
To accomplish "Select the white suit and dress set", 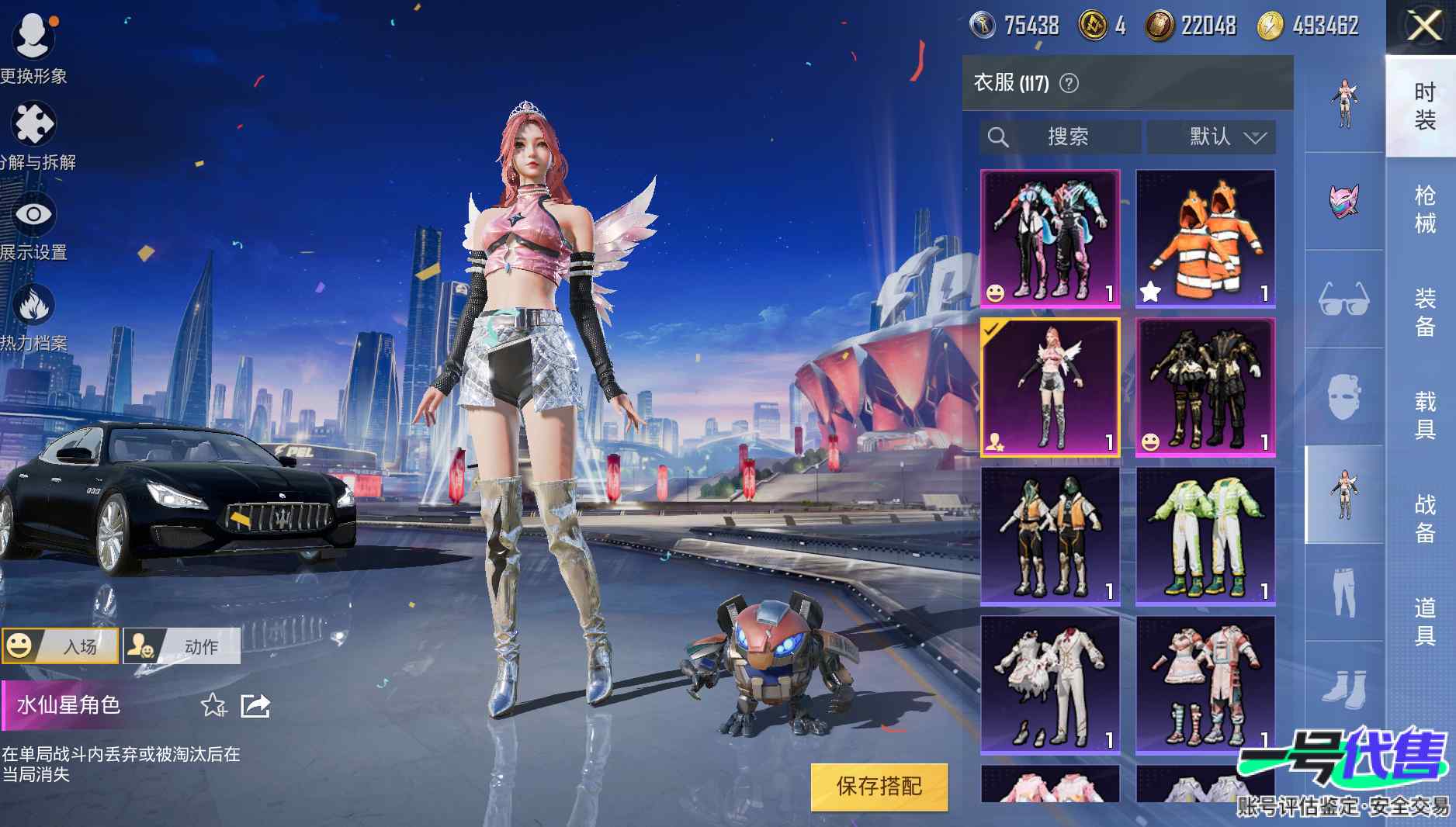I will 1050,684.
